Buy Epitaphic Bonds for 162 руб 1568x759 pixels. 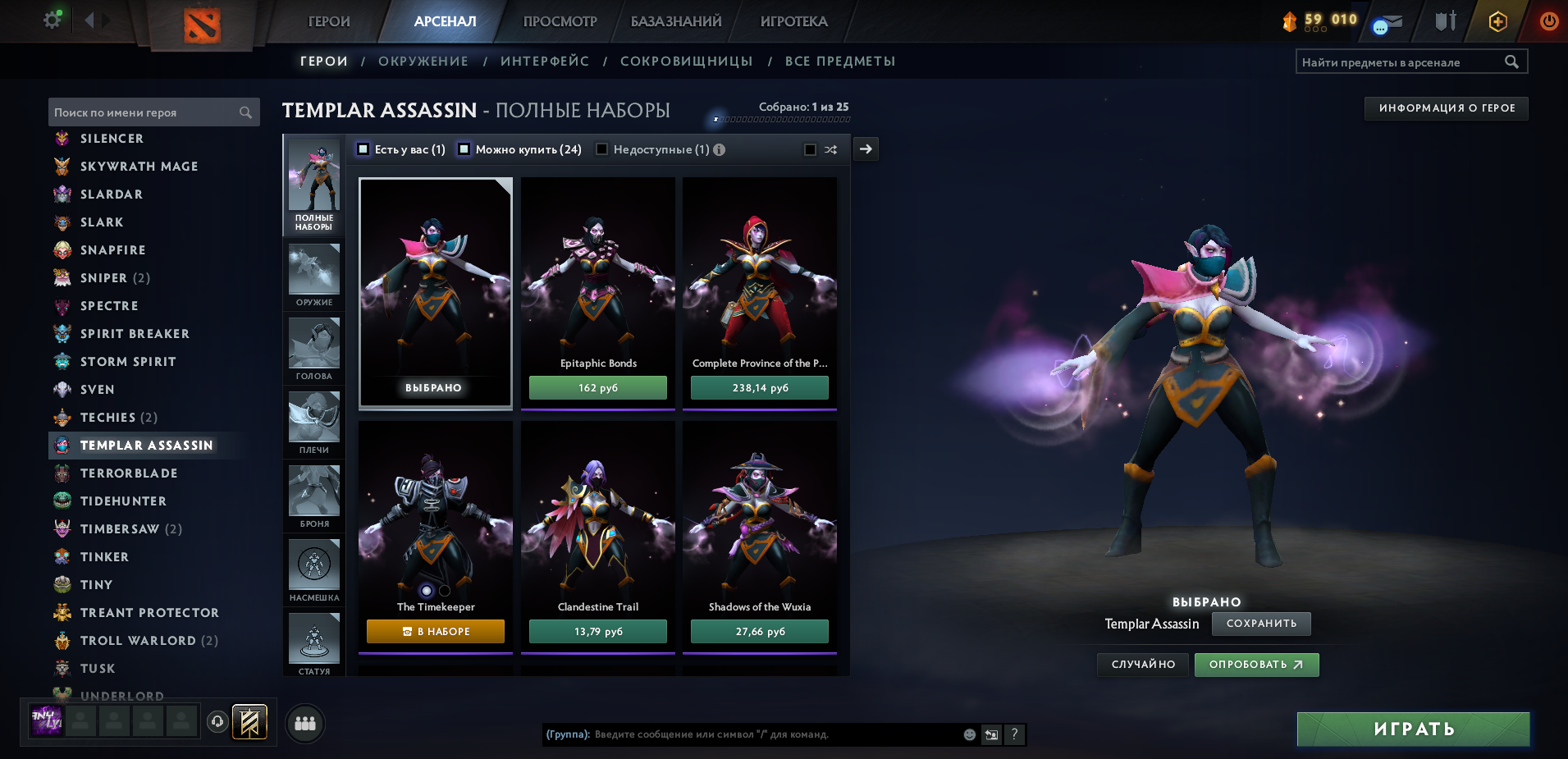pos(597,387)
